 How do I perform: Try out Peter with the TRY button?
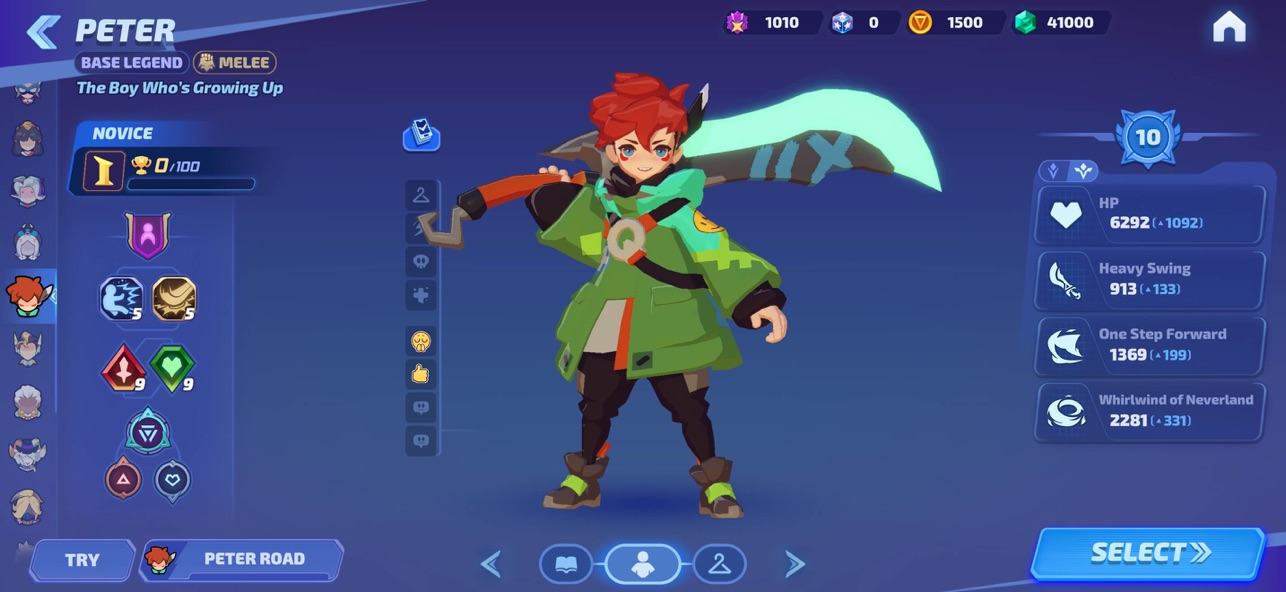(x=82, y=560)
